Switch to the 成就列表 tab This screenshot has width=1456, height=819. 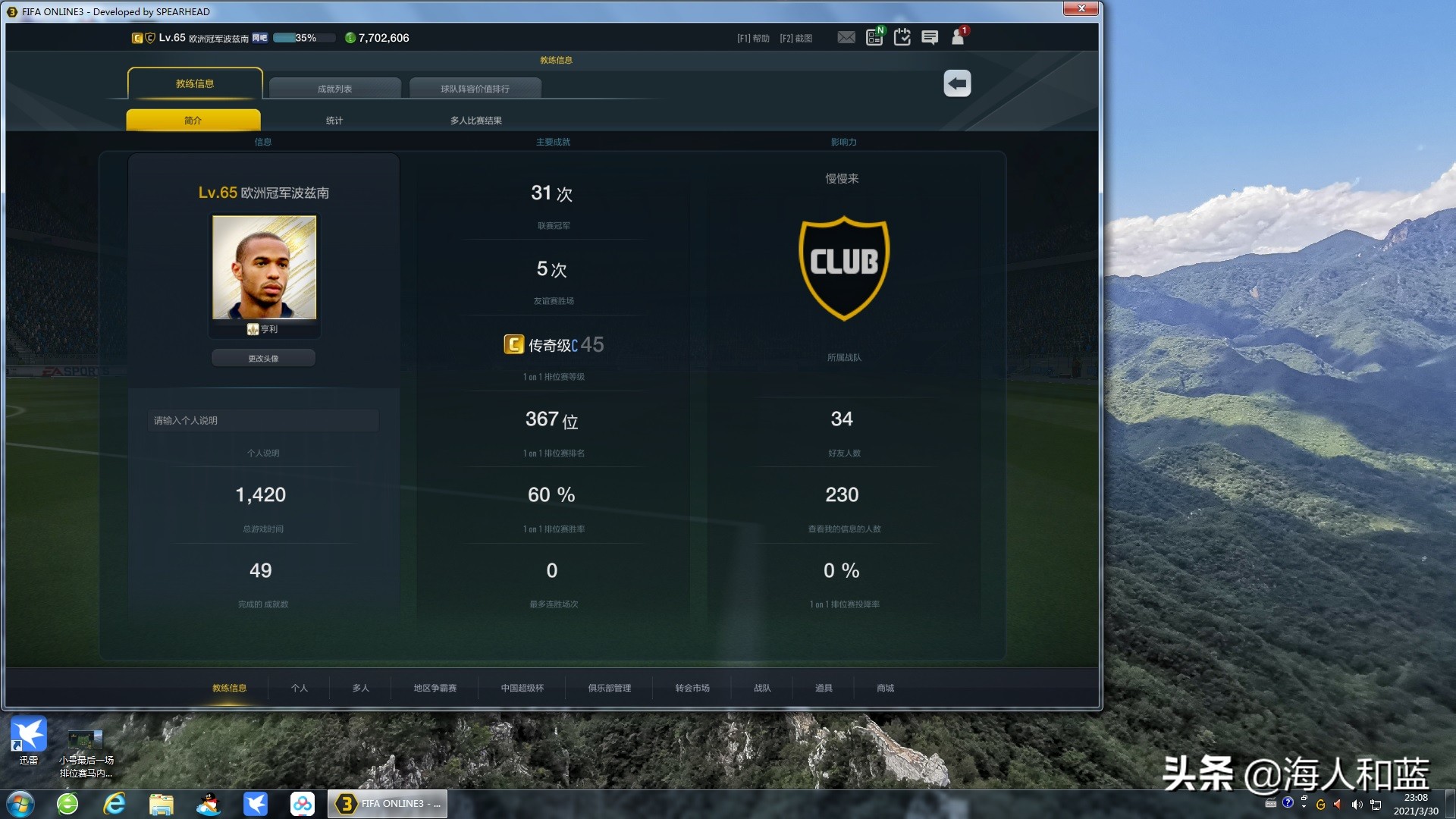(x=334, y=87)
